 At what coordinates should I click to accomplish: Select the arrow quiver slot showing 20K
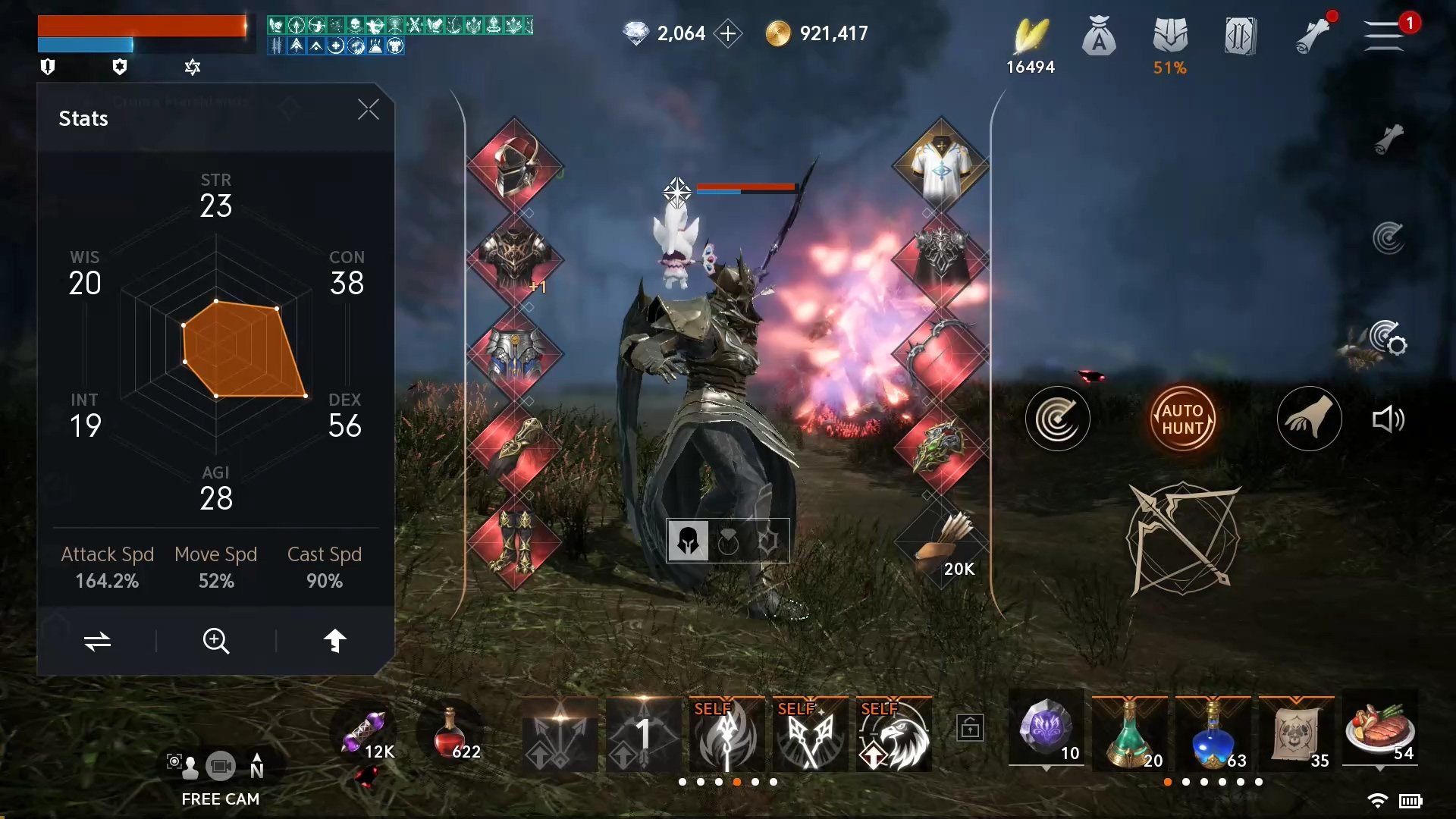[940, 543]
